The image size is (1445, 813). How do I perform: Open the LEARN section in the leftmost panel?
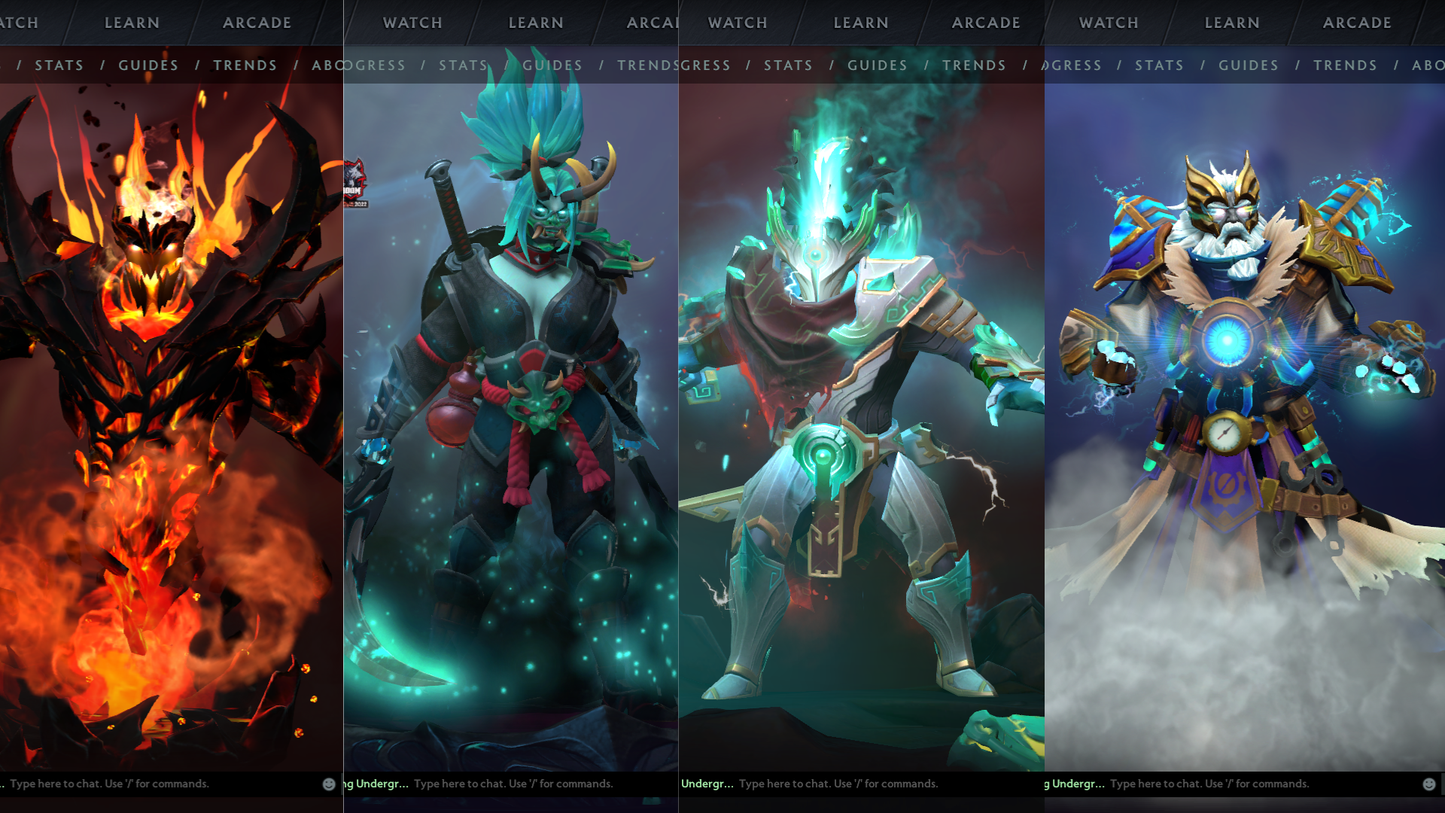tap(131, 22)
